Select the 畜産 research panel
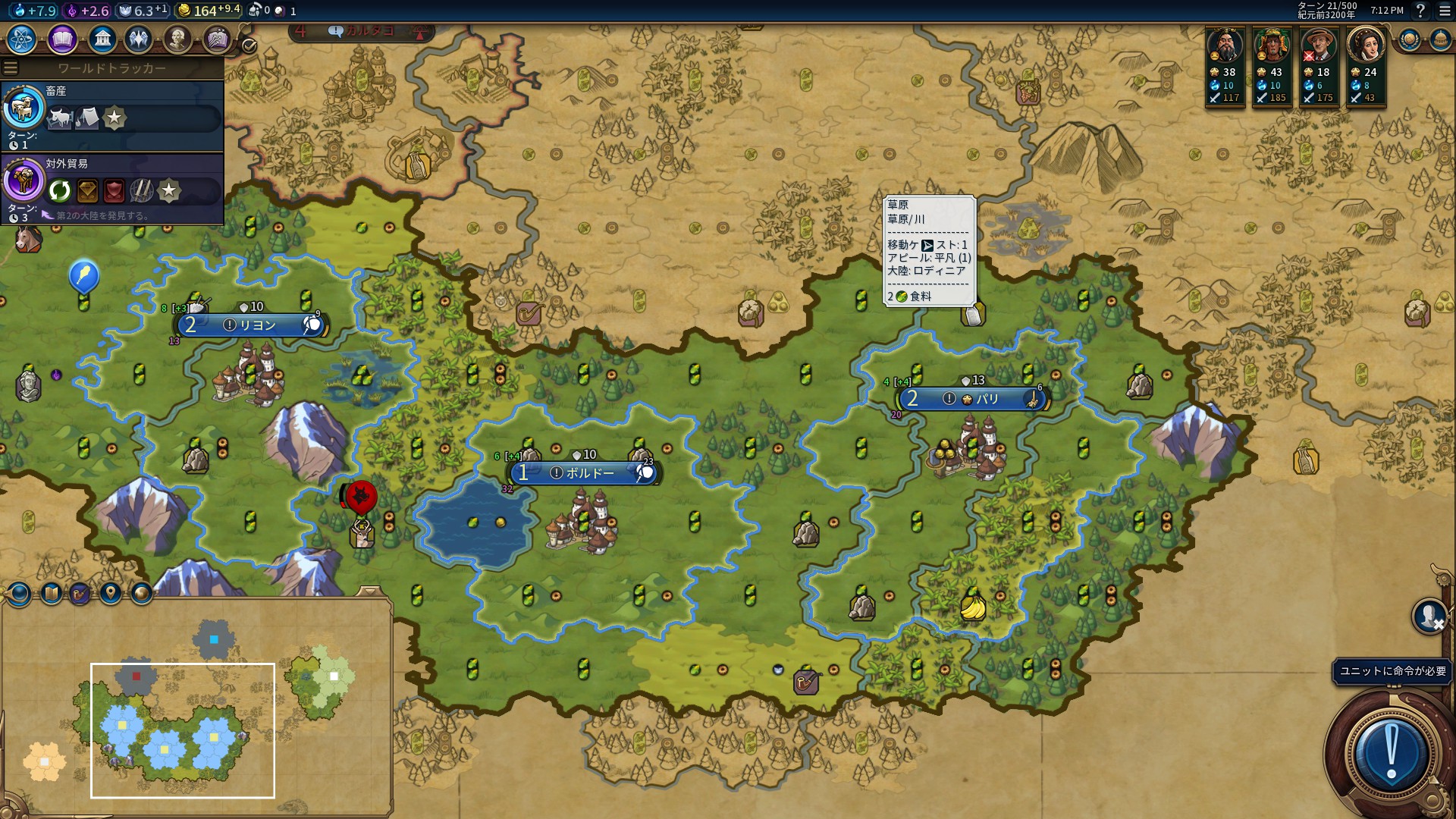Image resolution: width=1456 pixels, height=819 pixels. 112,115
